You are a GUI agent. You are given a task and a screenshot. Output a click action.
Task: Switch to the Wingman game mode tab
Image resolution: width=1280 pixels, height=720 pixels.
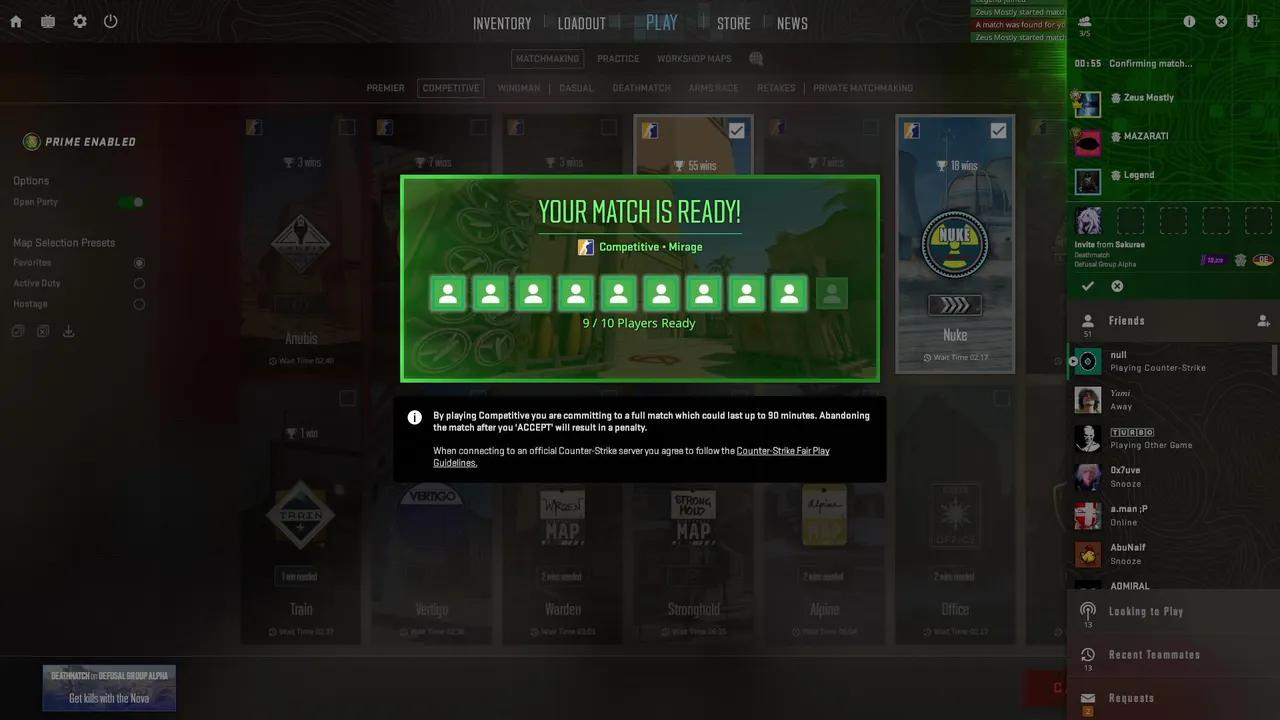click(519, 87)
